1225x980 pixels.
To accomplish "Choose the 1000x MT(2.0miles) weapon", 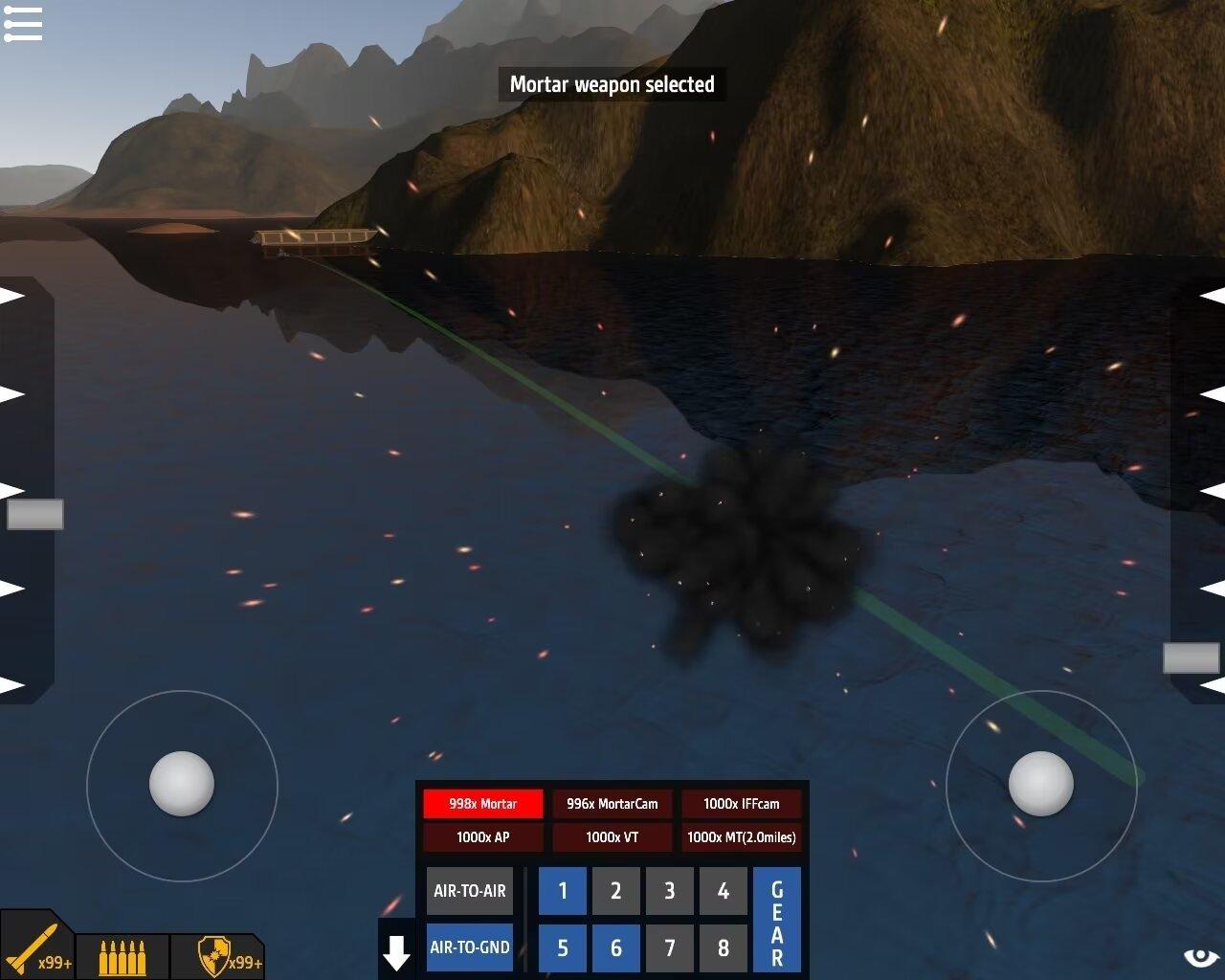I will pos(742,837).
